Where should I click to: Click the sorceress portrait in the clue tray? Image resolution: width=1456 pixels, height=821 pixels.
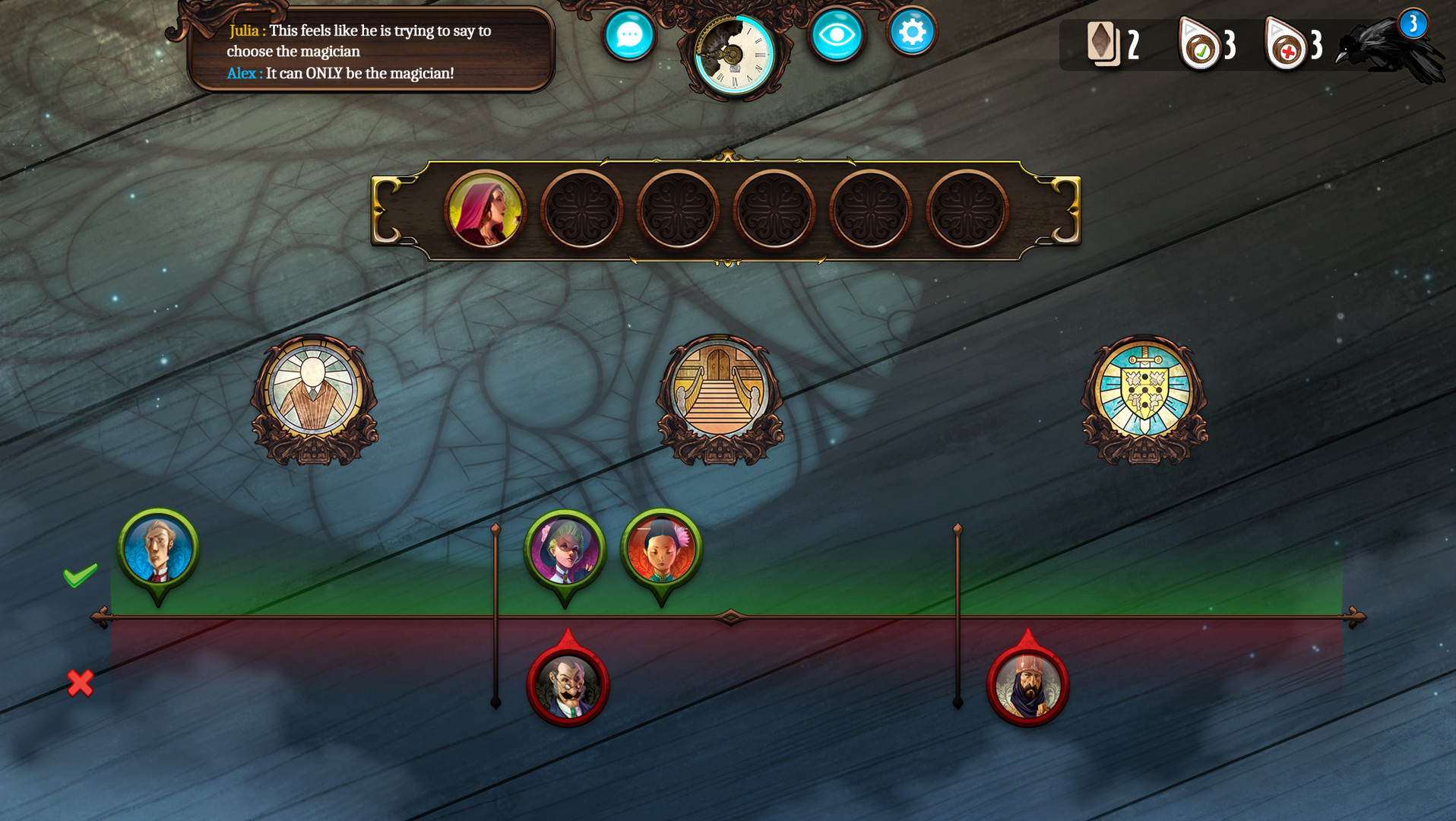point(487,211)
